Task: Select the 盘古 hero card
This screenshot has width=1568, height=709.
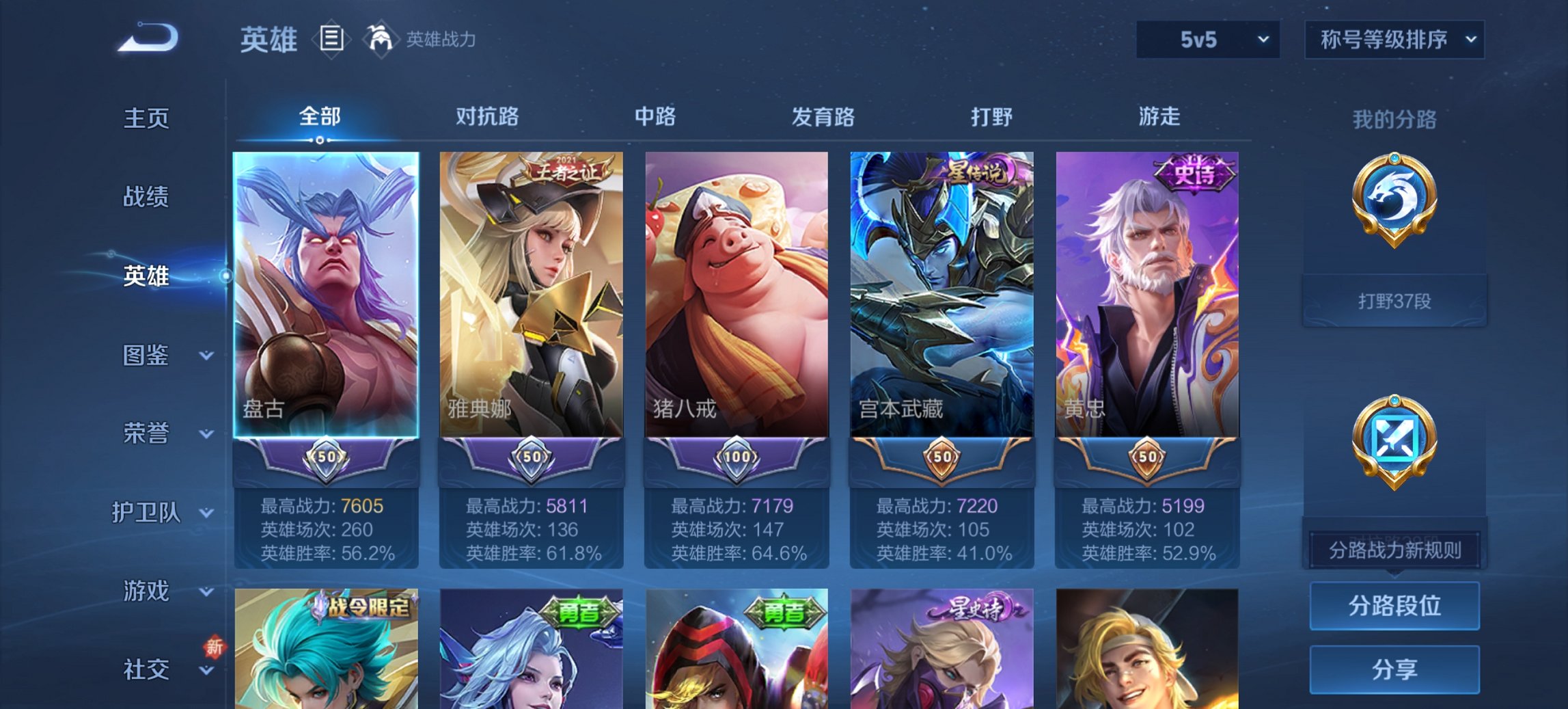Action: [327, 294]
